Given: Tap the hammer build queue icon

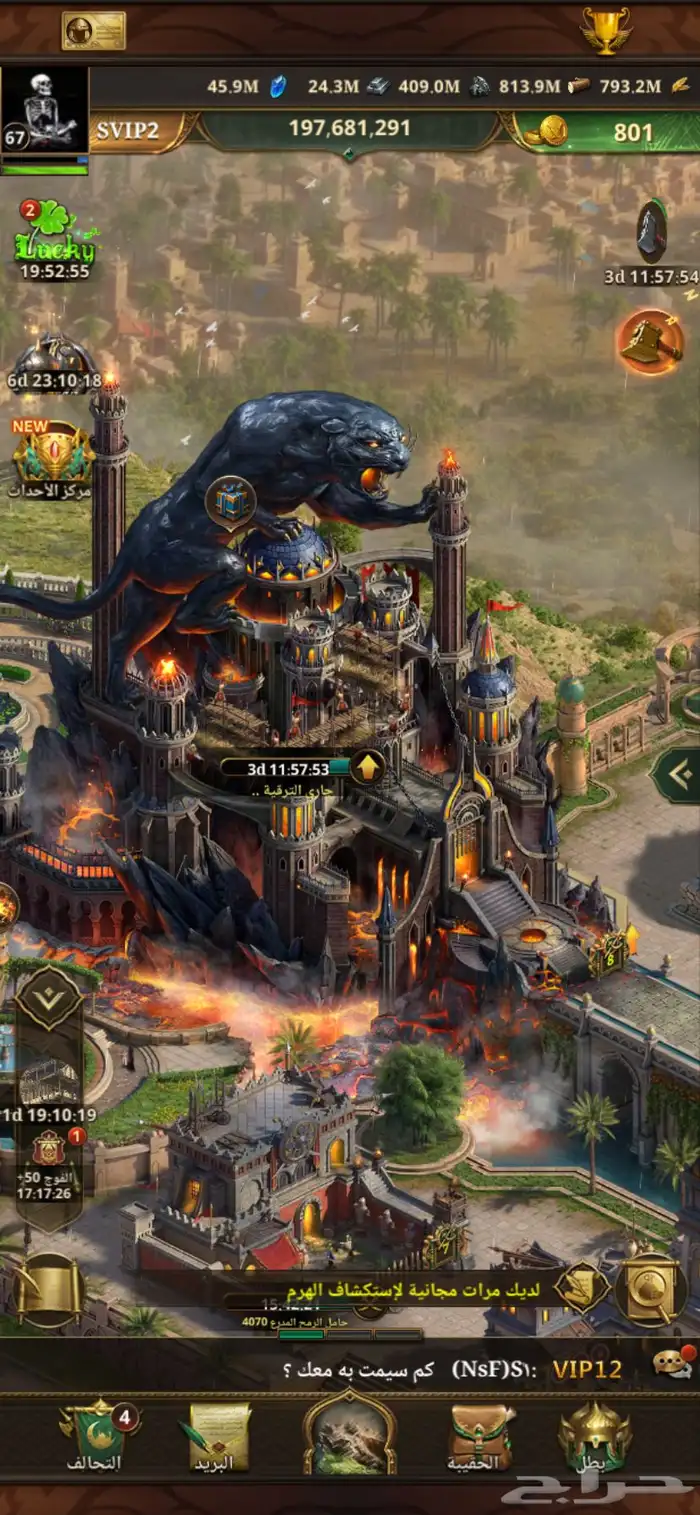Looking at the screenshot, I should coord(650,343).
